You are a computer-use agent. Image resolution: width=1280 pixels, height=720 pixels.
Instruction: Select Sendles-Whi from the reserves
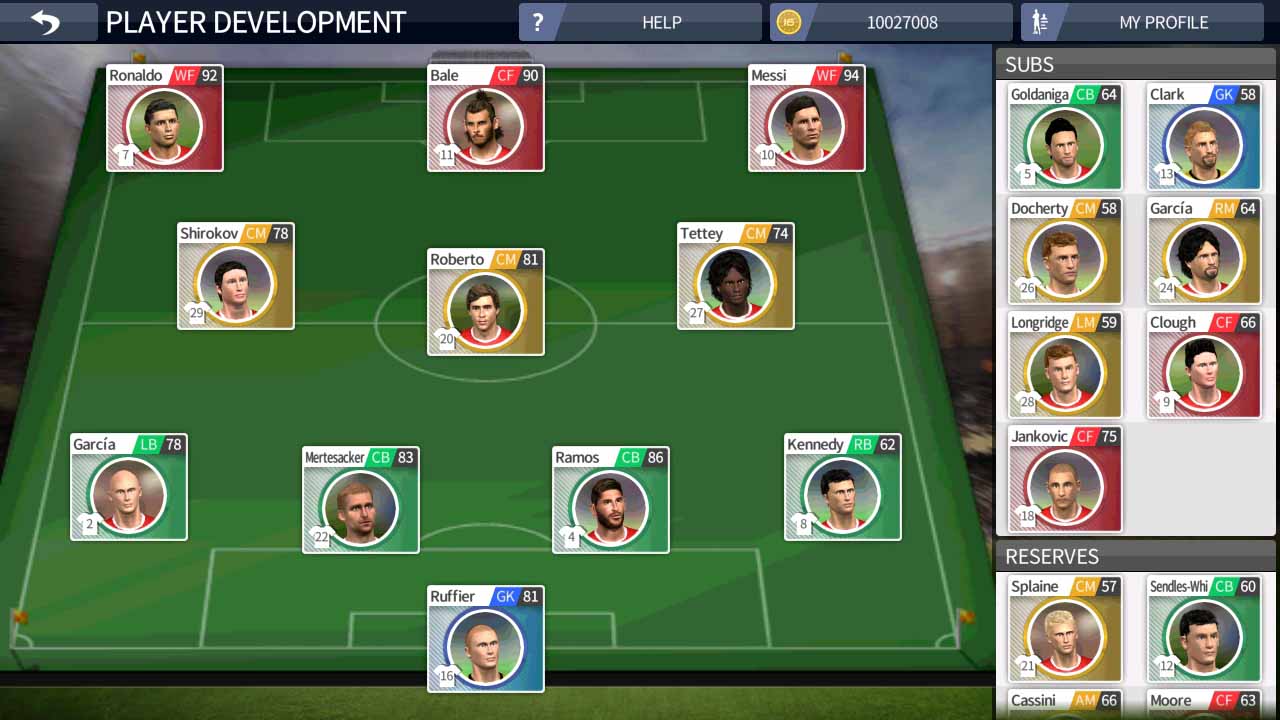pyautogui.click(x=1204, y=630)
